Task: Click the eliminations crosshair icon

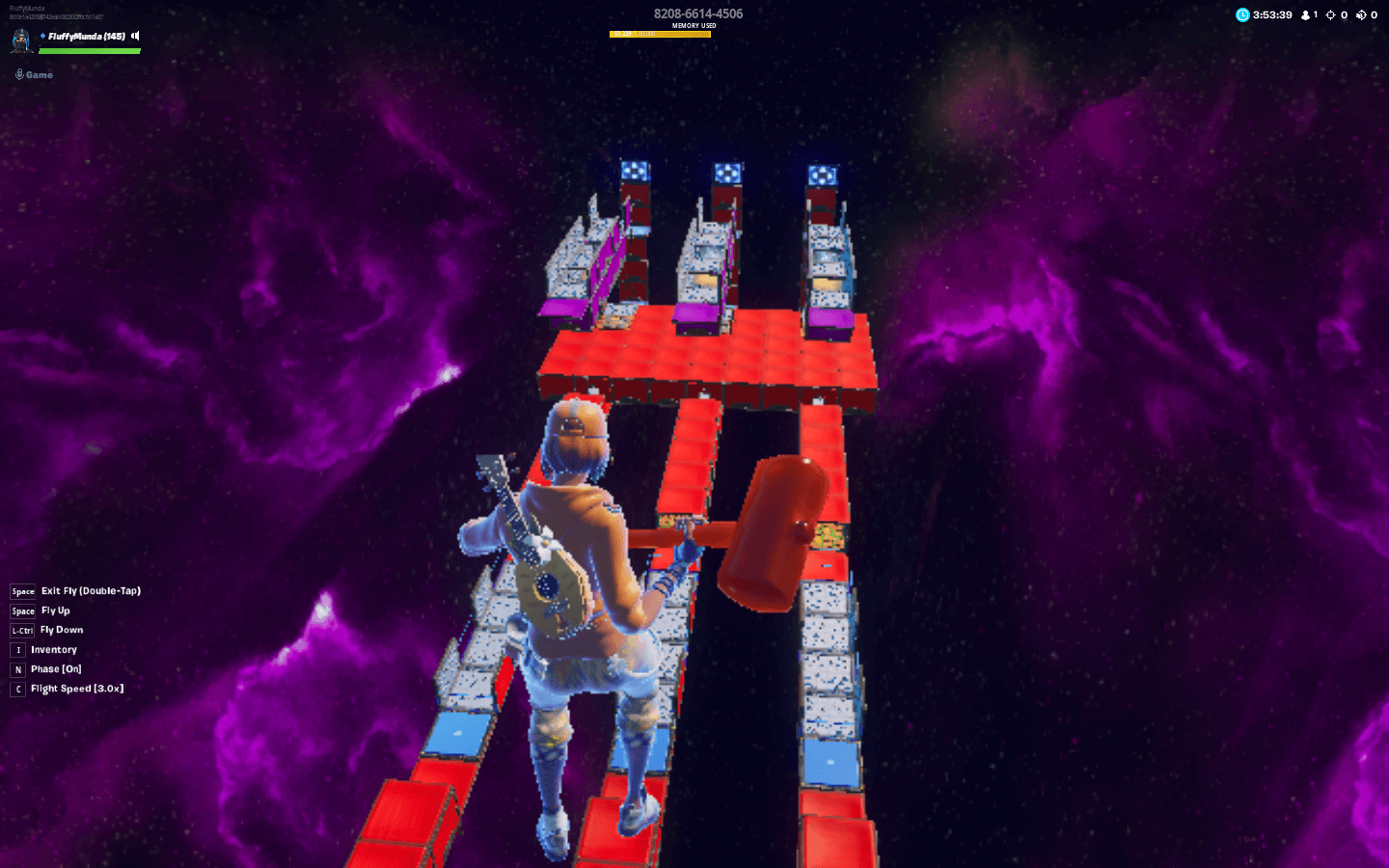Action: coord(1330,14)
